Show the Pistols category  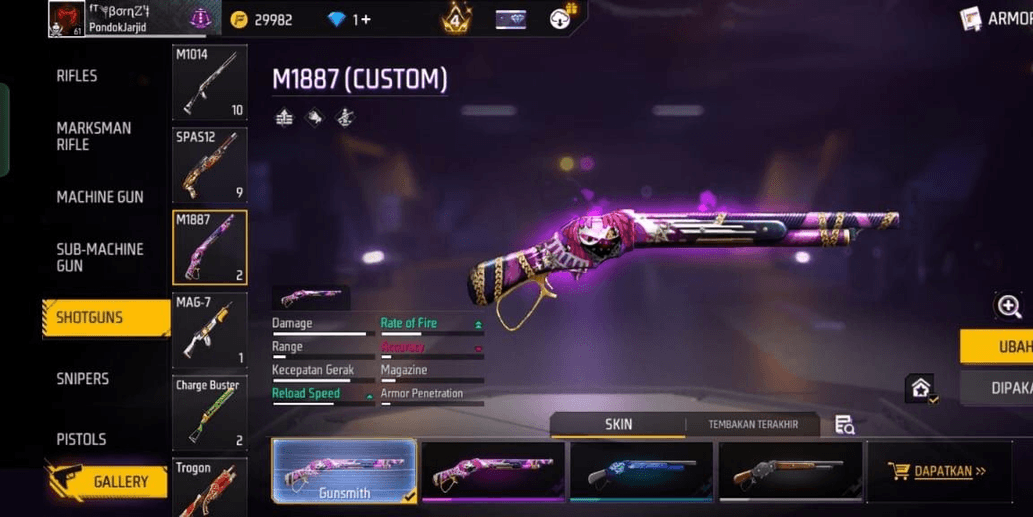coord(81,439)
